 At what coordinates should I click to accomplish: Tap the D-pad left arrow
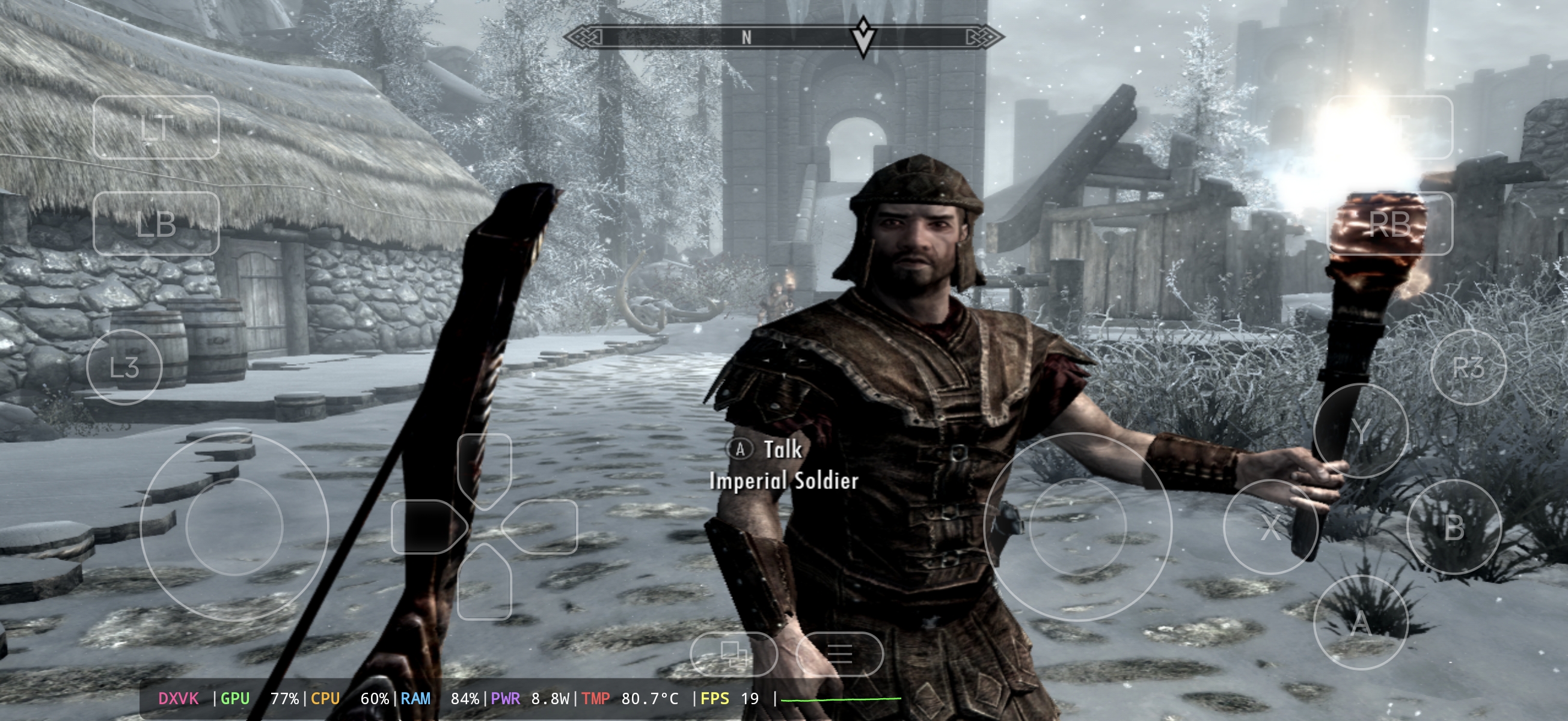(x=426, y=526)
